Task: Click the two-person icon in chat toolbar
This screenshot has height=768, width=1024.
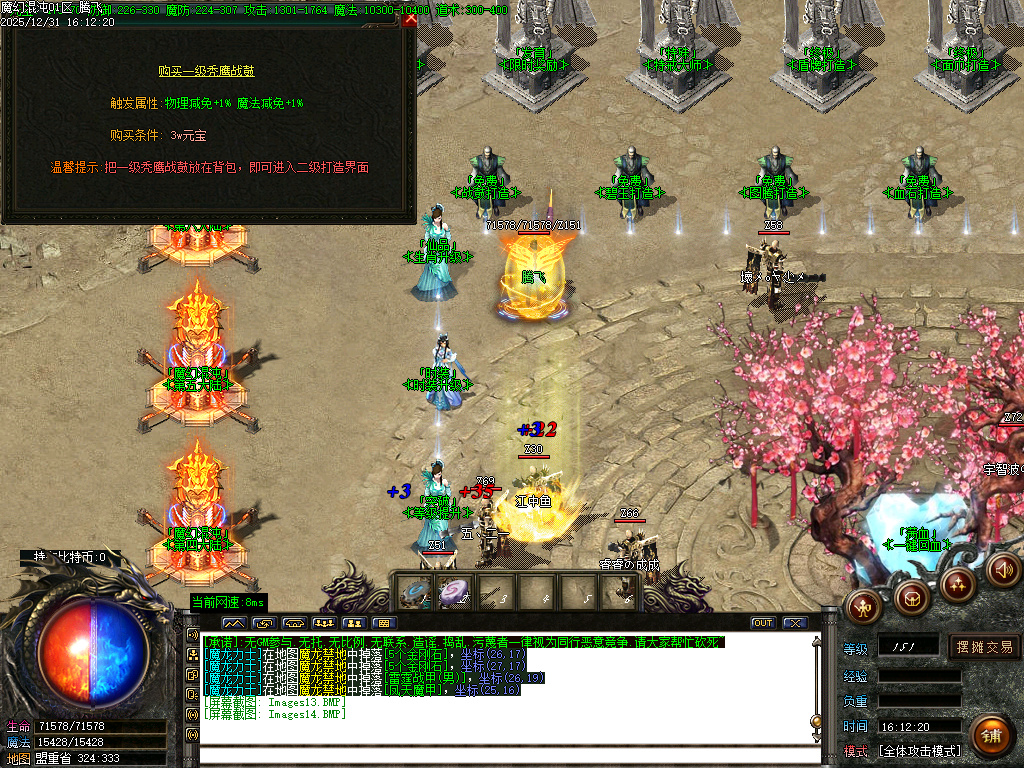Action: 352,623
